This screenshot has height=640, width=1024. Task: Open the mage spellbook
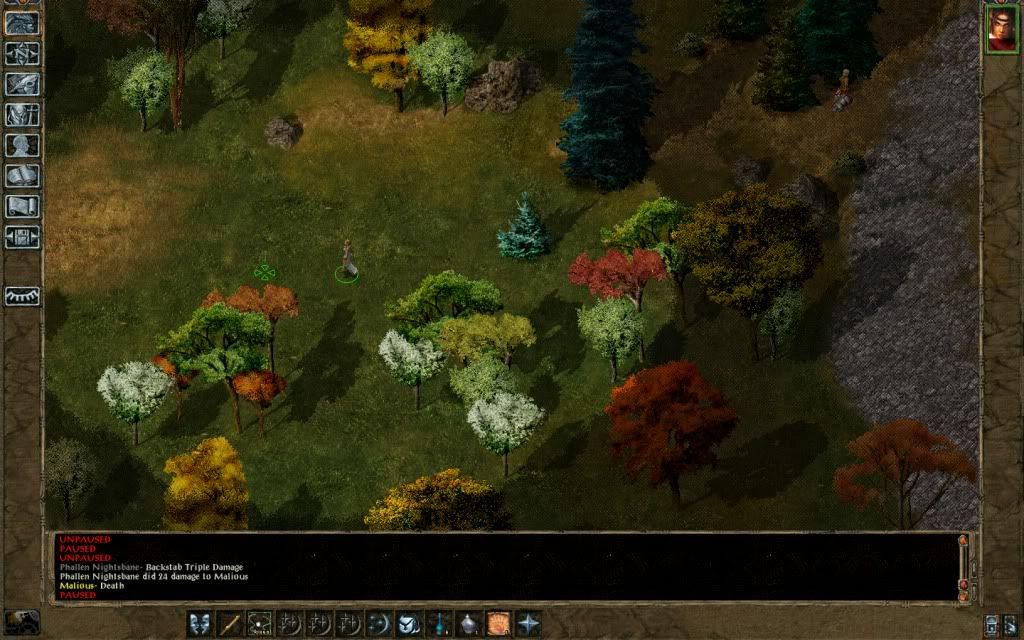[x=22, y=176]
